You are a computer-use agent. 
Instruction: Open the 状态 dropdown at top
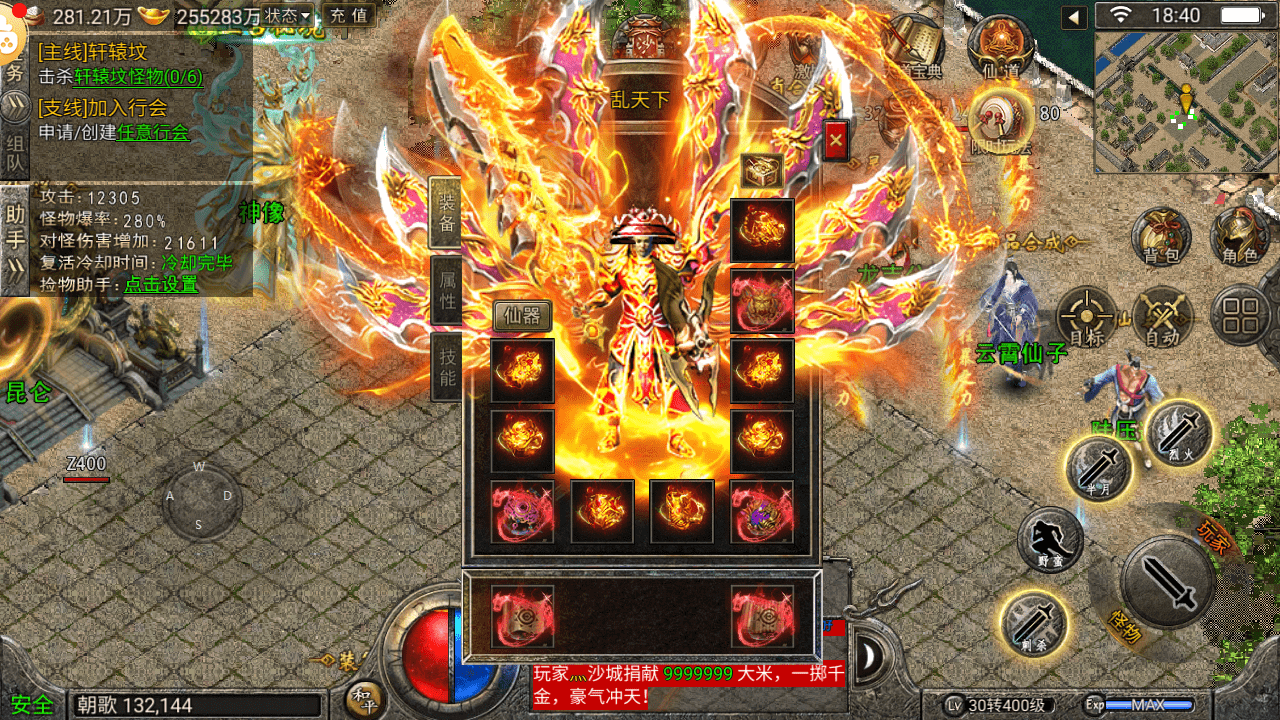pos(285,16)
